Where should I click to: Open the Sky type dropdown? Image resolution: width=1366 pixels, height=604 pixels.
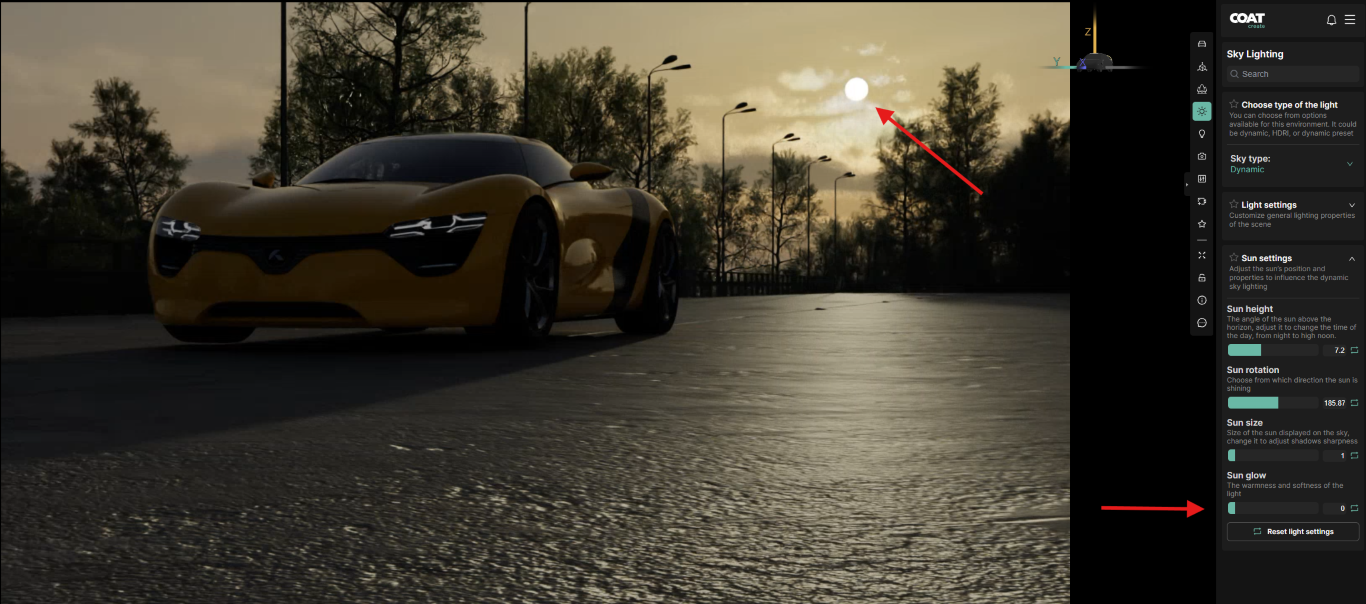[x=1349, y=164]
